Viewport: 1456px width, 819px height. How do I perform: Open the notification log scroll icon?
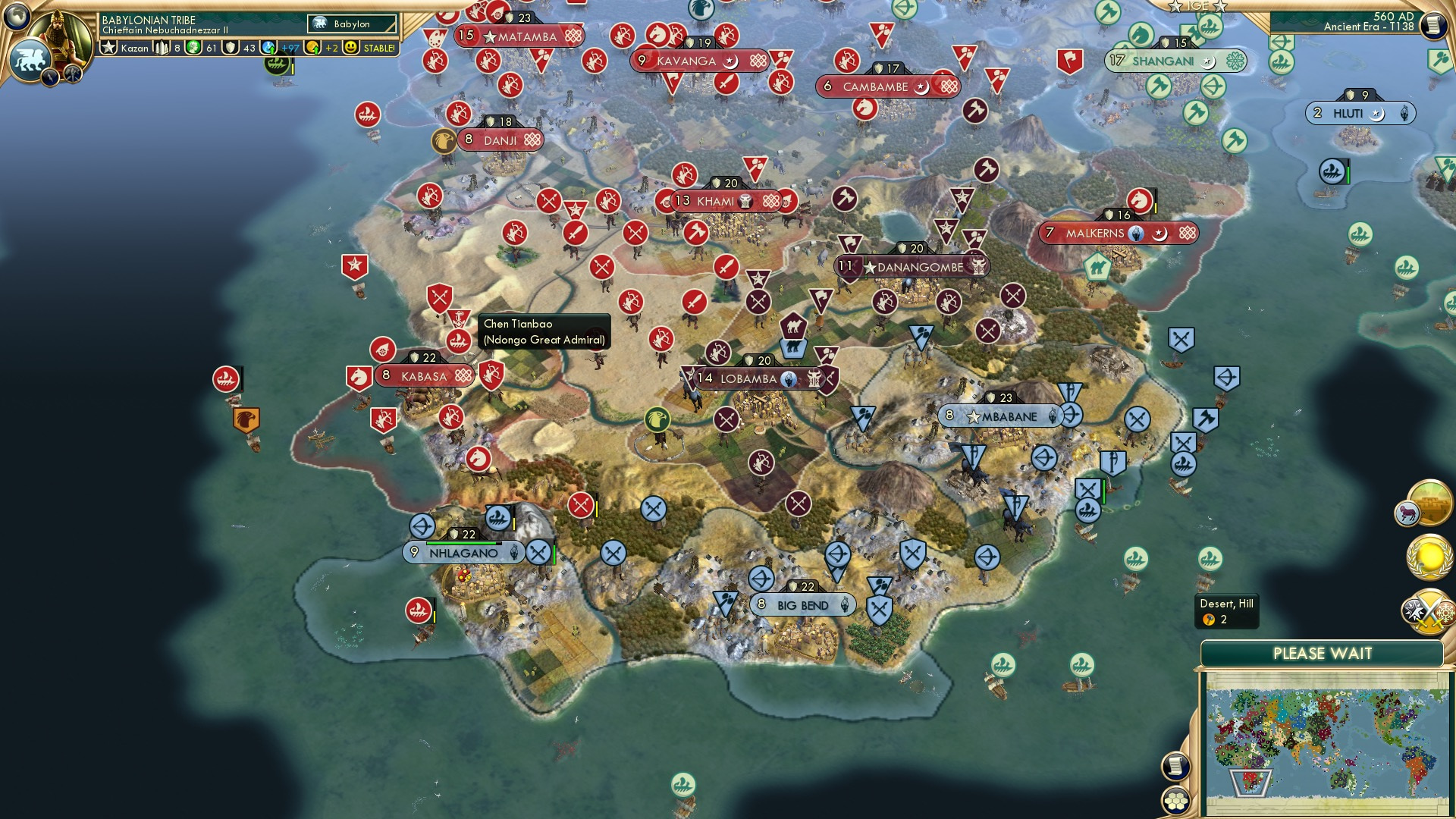[1431, 24]
